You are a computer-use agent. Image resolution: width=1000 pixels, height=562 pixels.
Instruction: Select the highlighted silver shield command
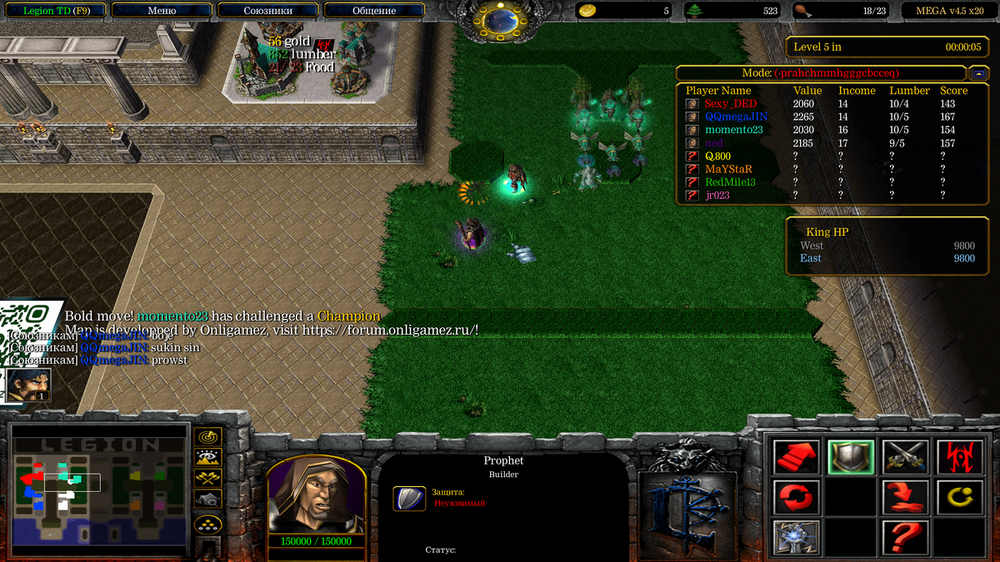pos(851,457)
